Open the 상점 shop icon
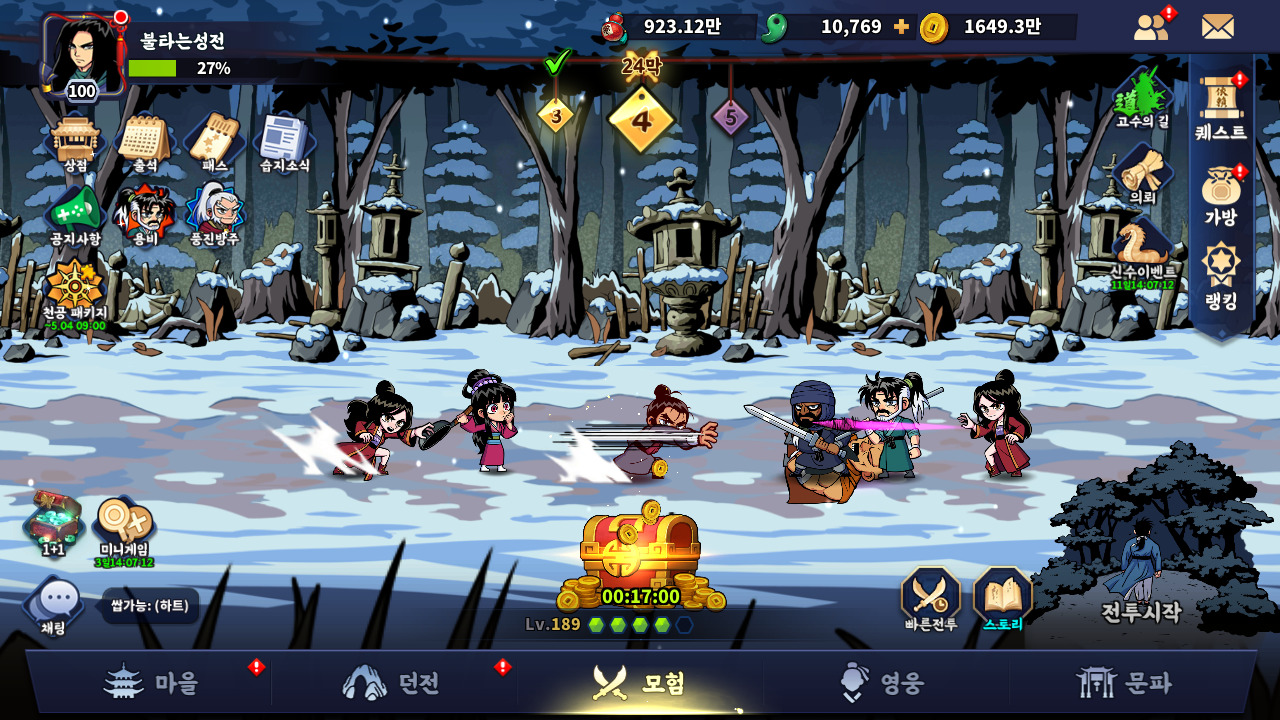Image resolution: width=1280 pixels, height=720 pixels. (x=76, y=142)
